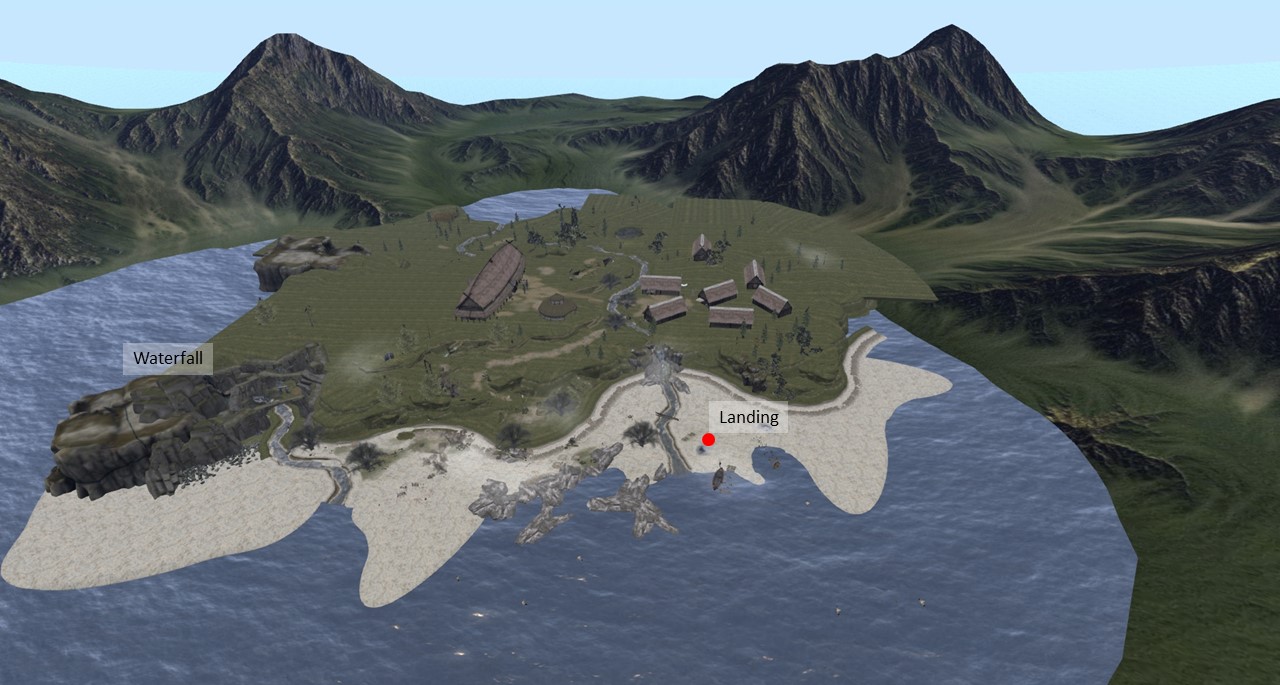This screenshot has width=1280, height=685.
Task: Select the red Landing marker dot
Action: pos(708,439)
